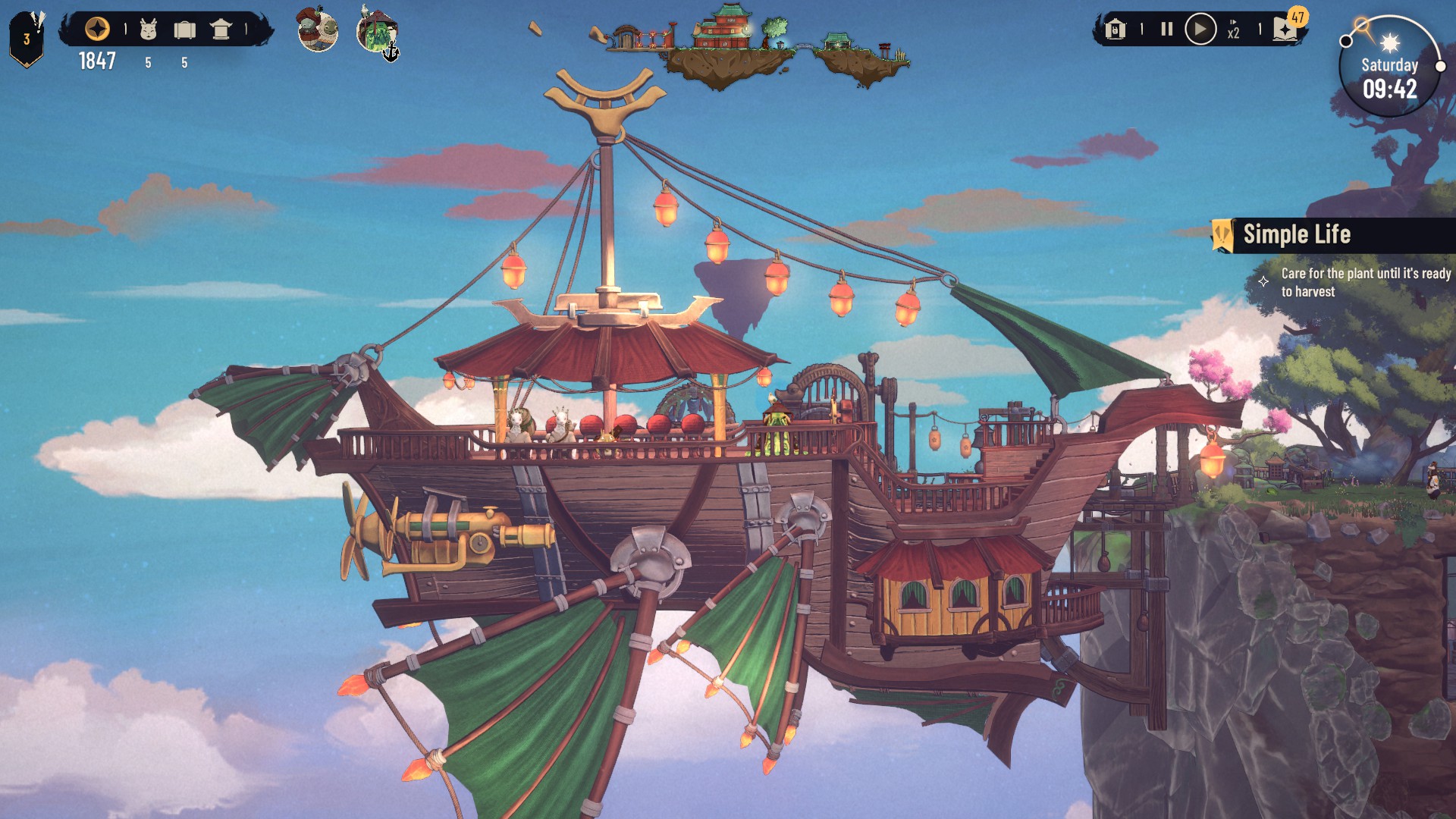Click the Saturday day-night clock dial
The height and width of the screenshot is (819, 1456).
click(1389, 68)
